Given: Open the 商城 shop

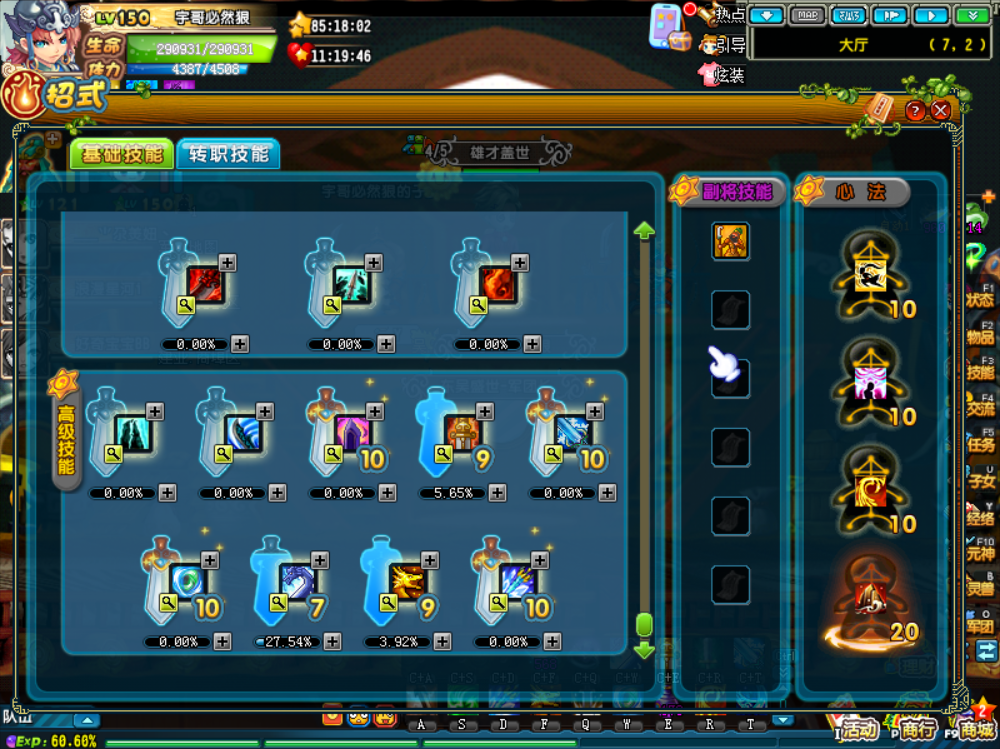Looking at the screenshot, I should click(975, 728).
